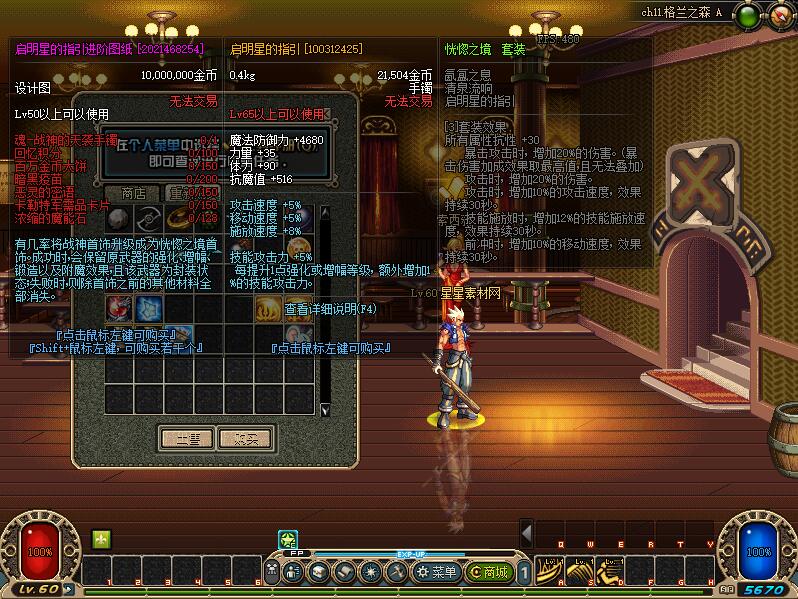Open the 菜单 (Menu) button on the bottom bar
This screenshot has width=798, height=599.
click(x=436, y=572)
